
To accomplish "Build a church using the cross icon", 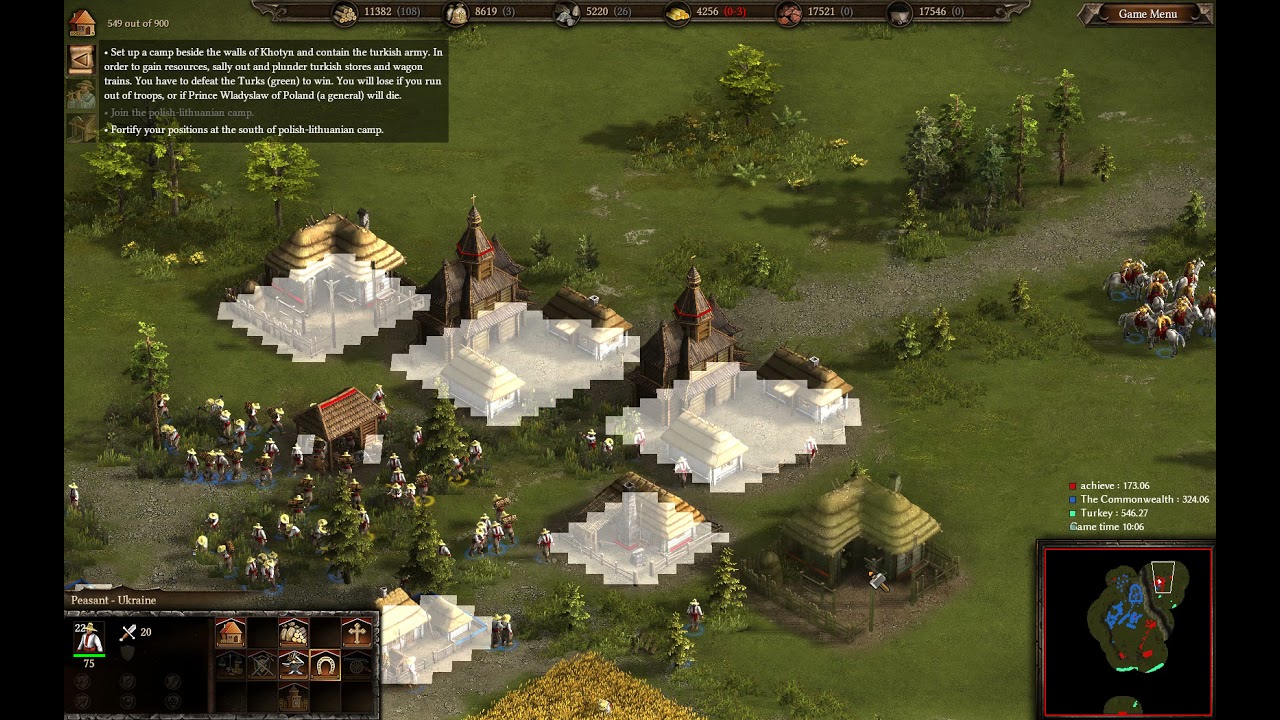I will (357, 632).
